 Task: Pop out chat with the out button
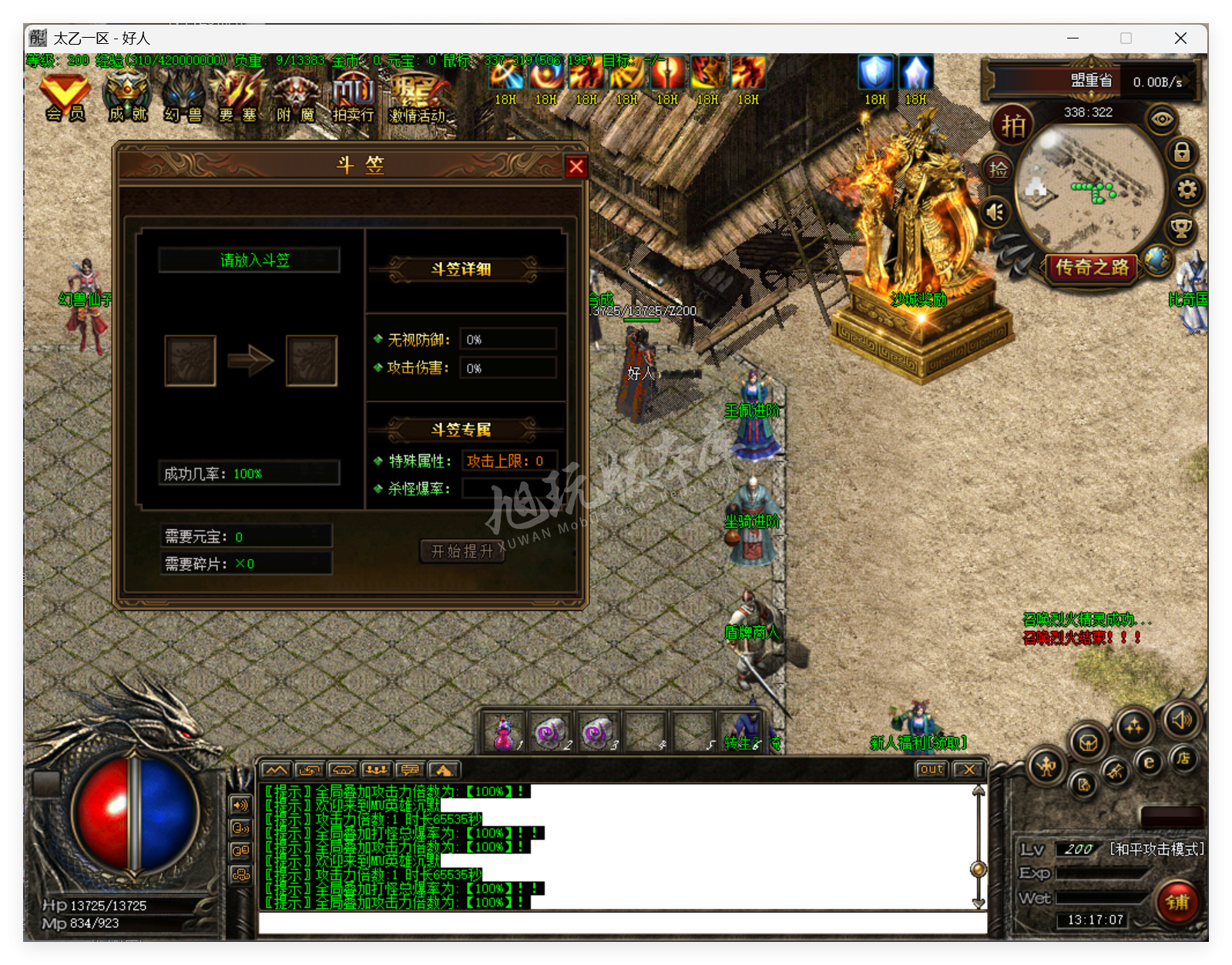[931, 769]
